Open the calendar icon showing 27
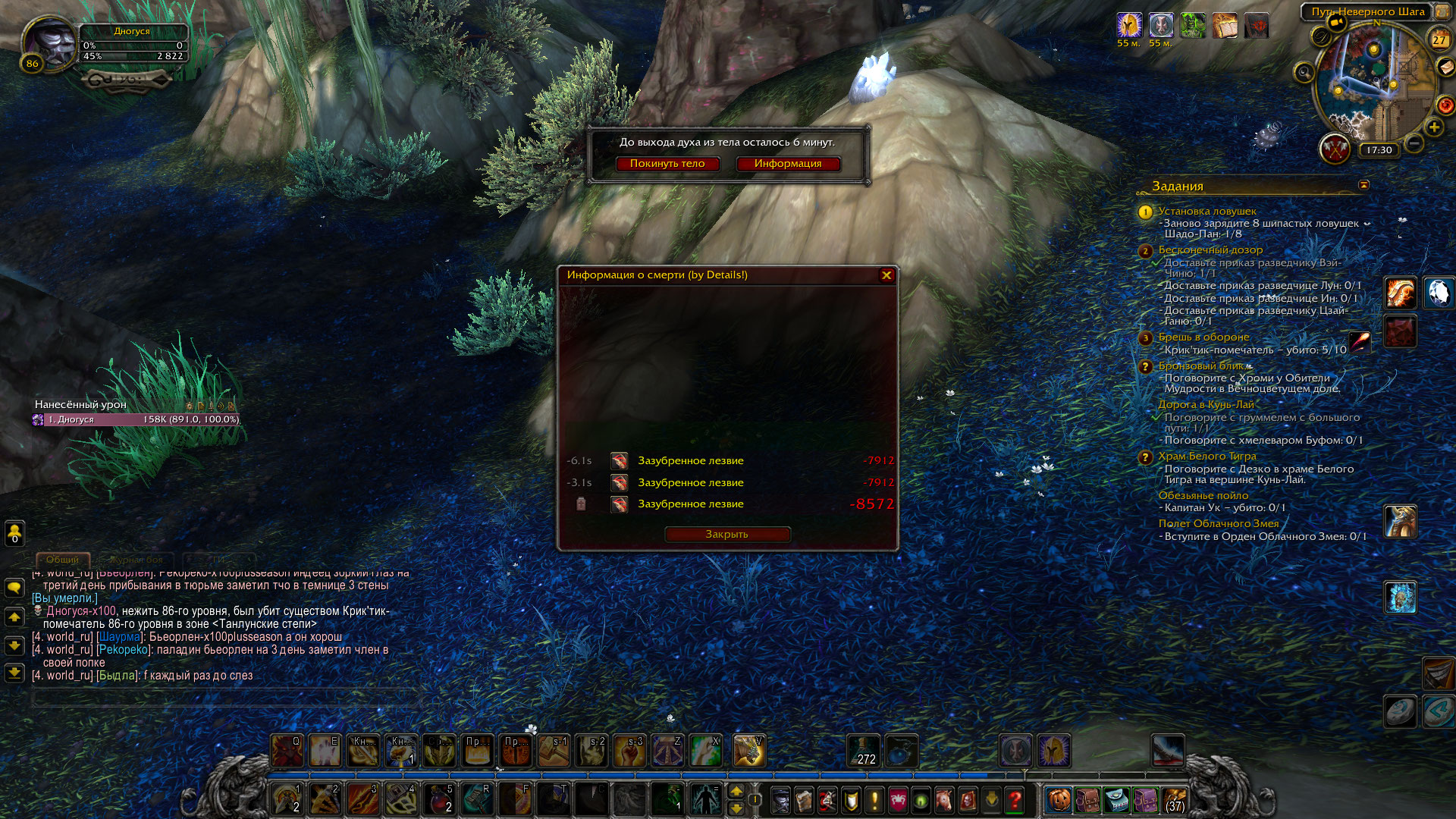The height and width of the screenshot is (819, 1456). pyautogui.click(x=1439, y=39)
